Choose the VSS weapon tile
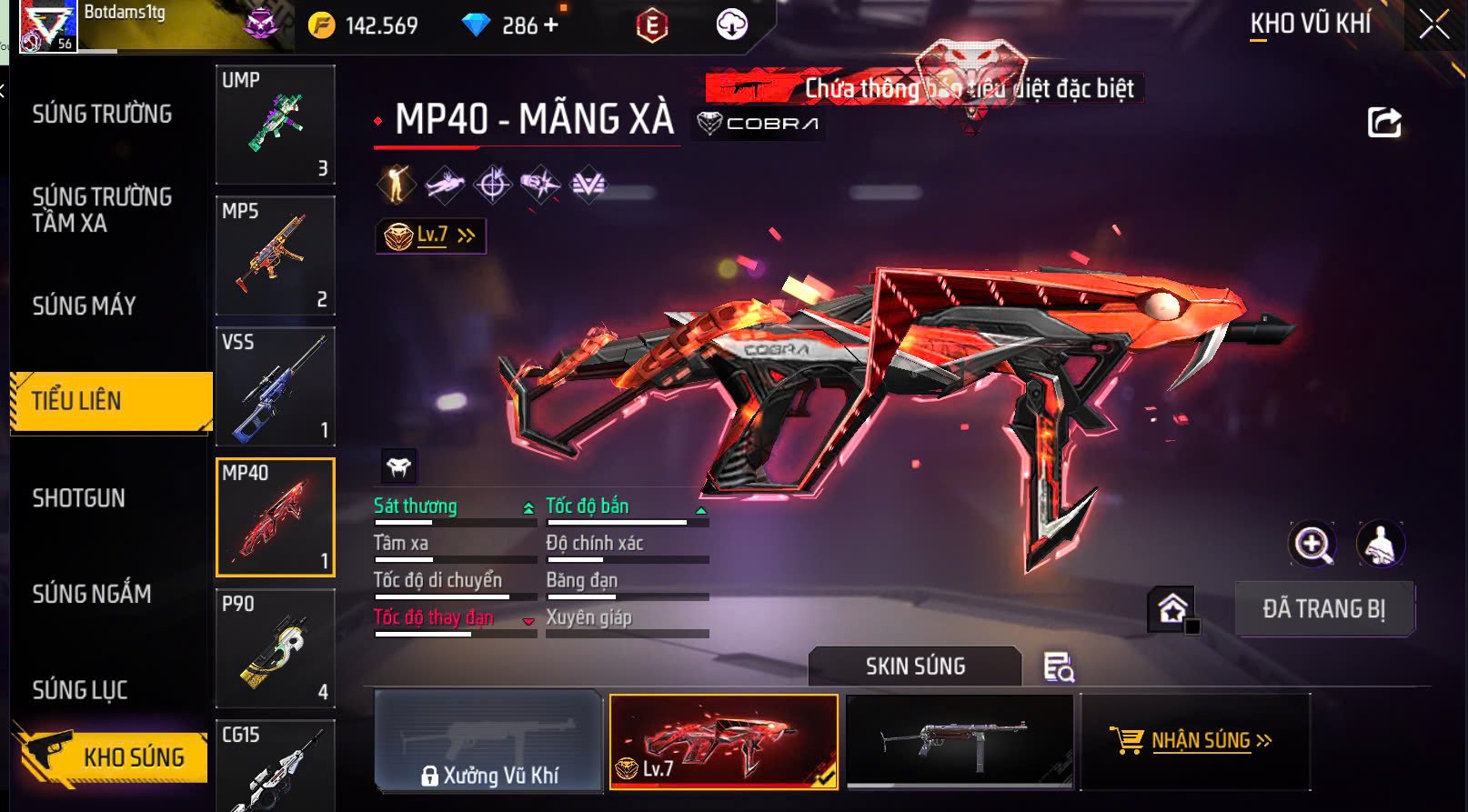 [x=275, y=386]
